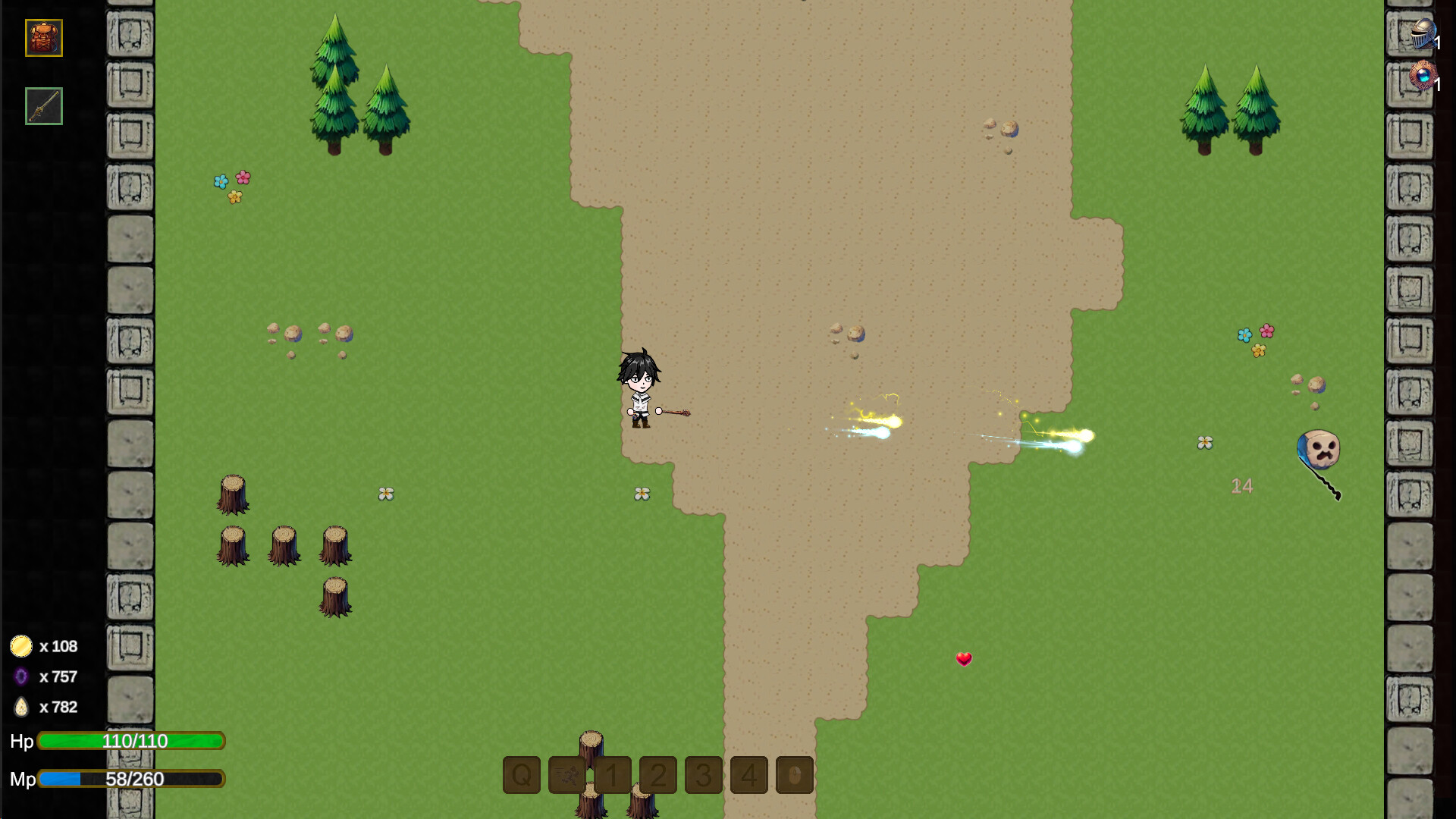The width and height of the screenshot is (1456, 819).
Task: Select hotbar slot 2
Action: (657, 775)
